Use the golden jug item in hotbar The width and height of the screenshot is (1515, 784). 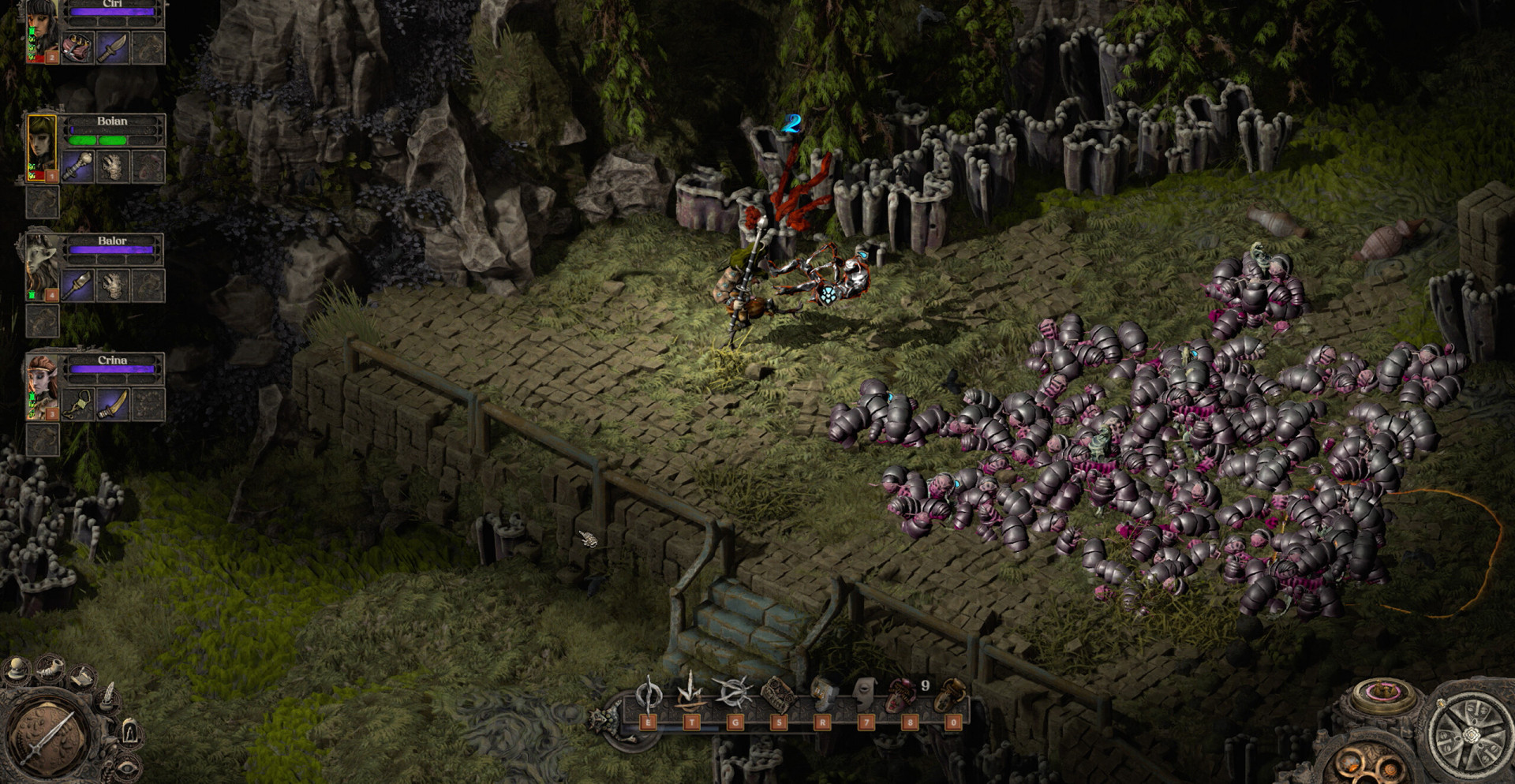coord(952,695)
